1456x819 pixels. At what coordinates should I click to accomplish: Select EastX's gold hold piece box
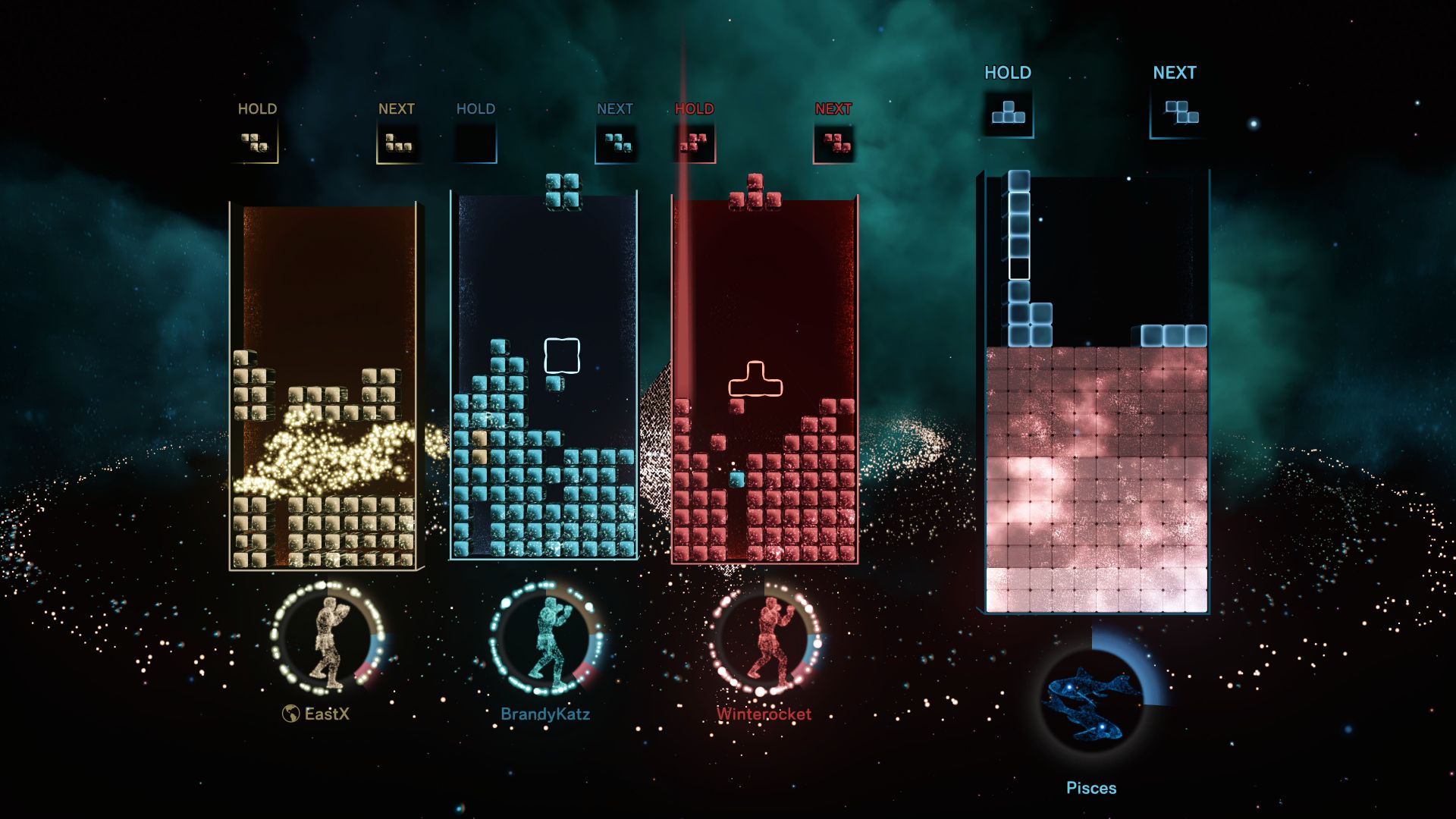tap(256, 142)
